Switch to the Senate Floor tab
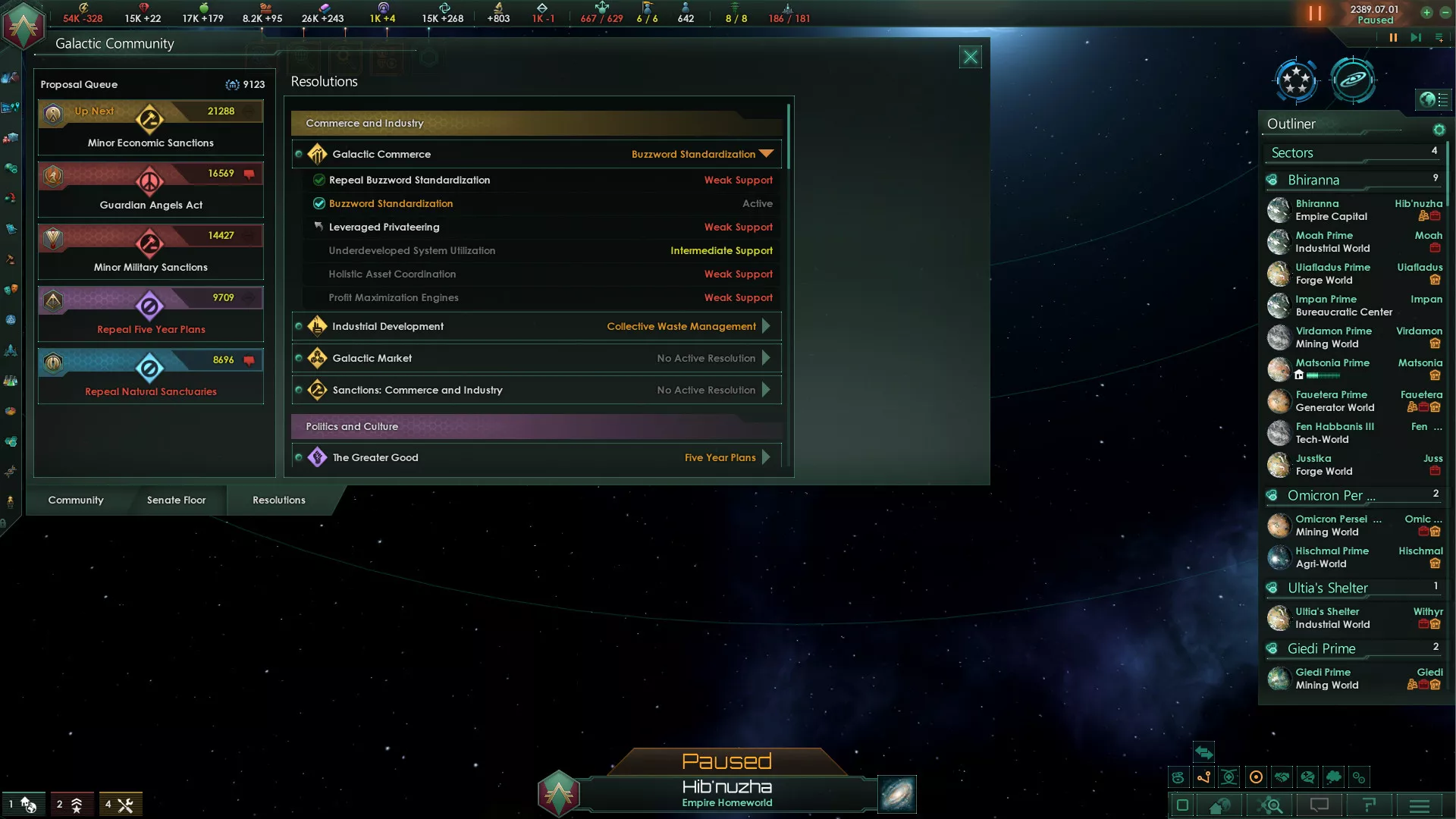This screenshot has width=1456, height=819. coord(176,500)
